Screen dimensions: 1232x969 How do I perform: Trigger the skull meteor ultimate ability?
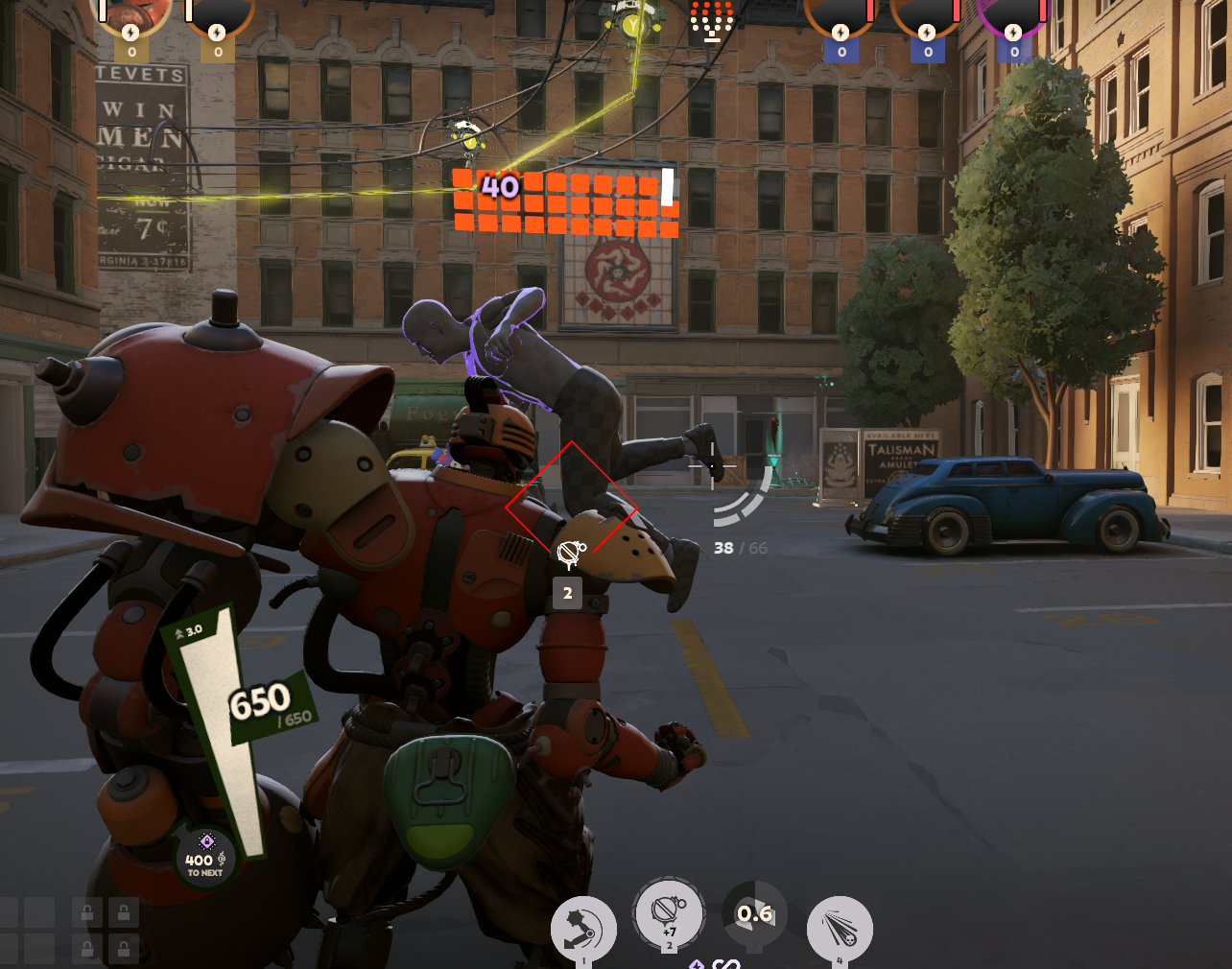[840, 927]
